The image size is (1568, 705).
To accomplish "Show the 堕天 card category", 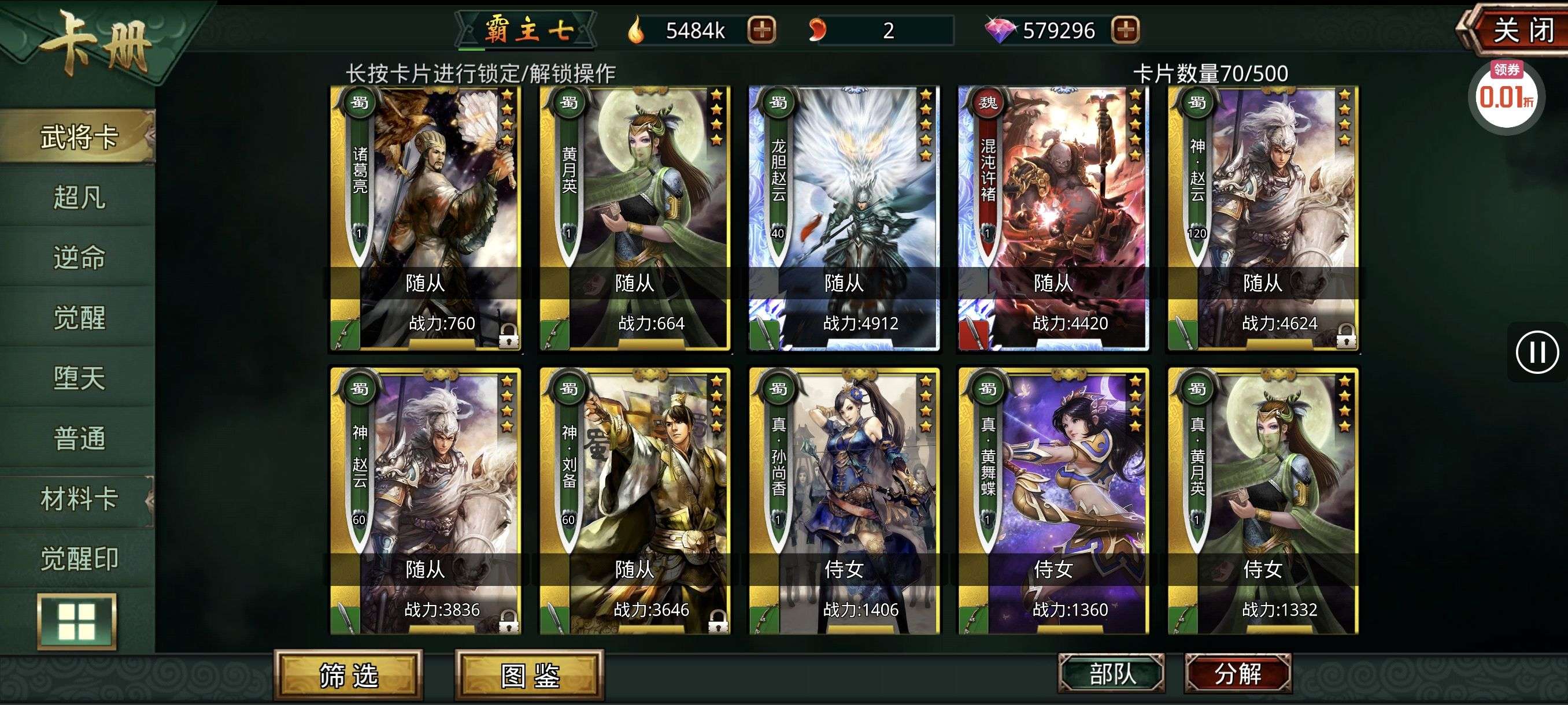I will (79, 378).
